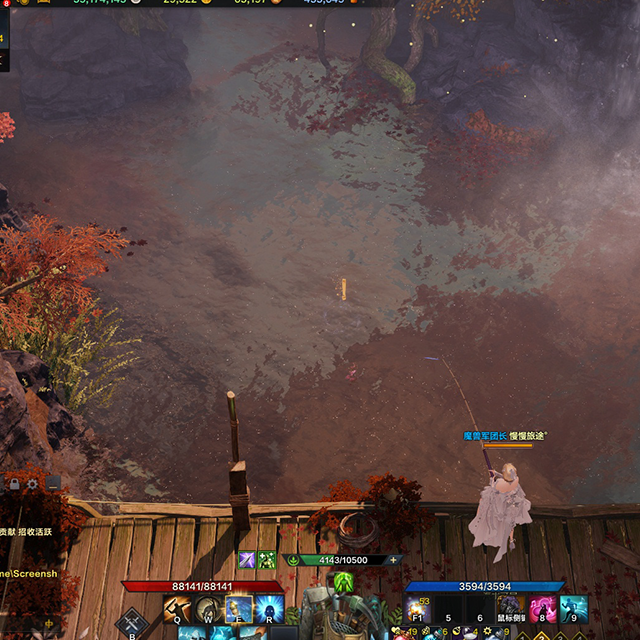
Task: Cast the blue R skill
Action: click(x=269, y=610)
